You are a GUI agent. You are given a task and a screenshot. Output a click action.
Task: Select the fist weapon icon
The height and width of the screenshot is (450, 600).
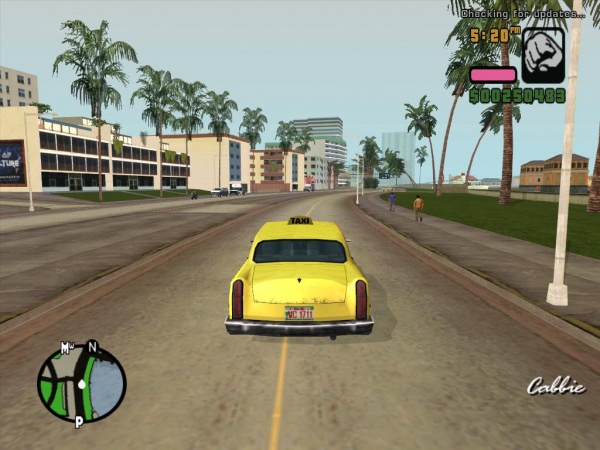click(543, 56)
